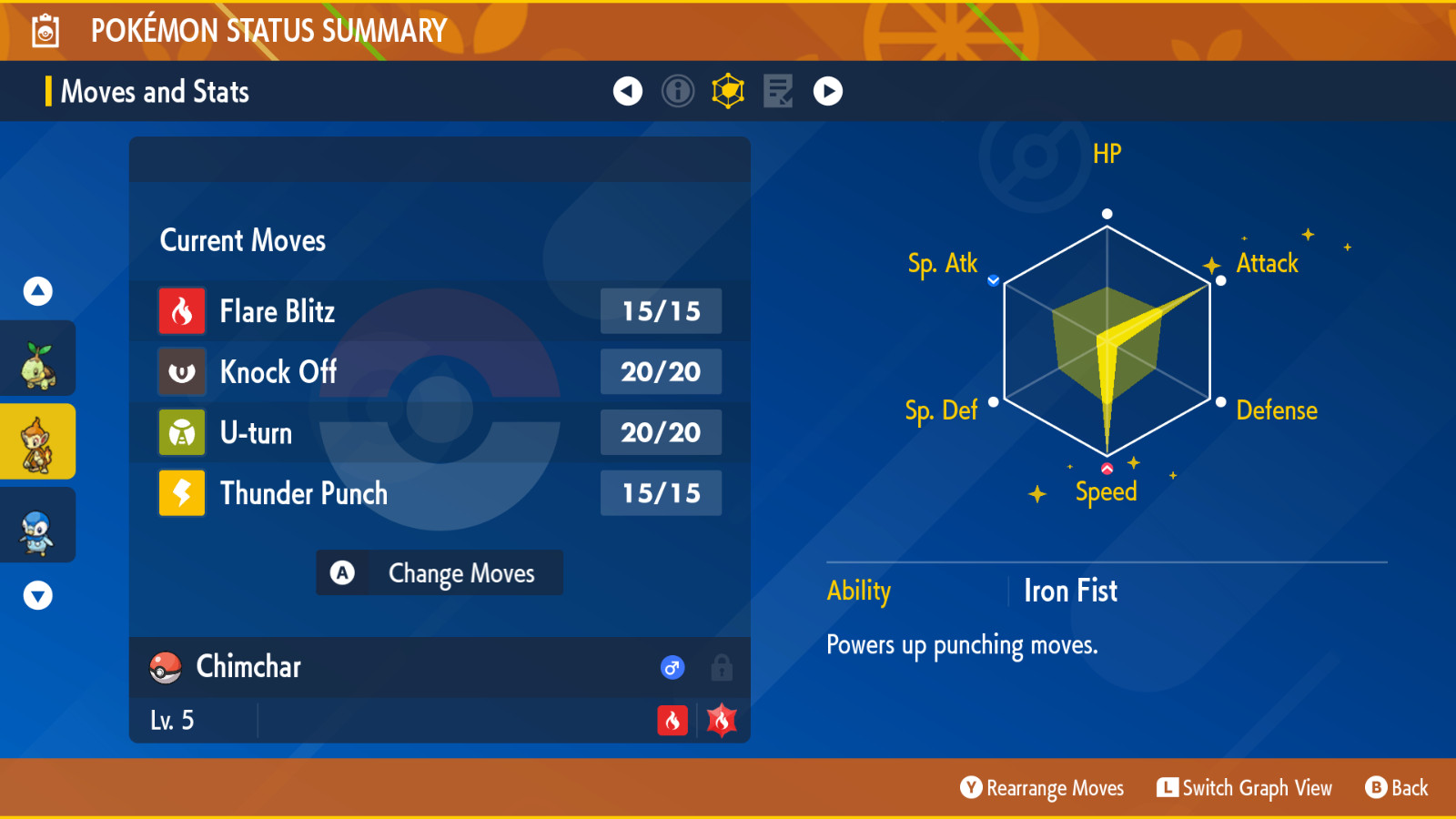Viewport: 1456px width, 819px height.
Task: Go to the next summary page arrow
Action: (x=828, y=91)
